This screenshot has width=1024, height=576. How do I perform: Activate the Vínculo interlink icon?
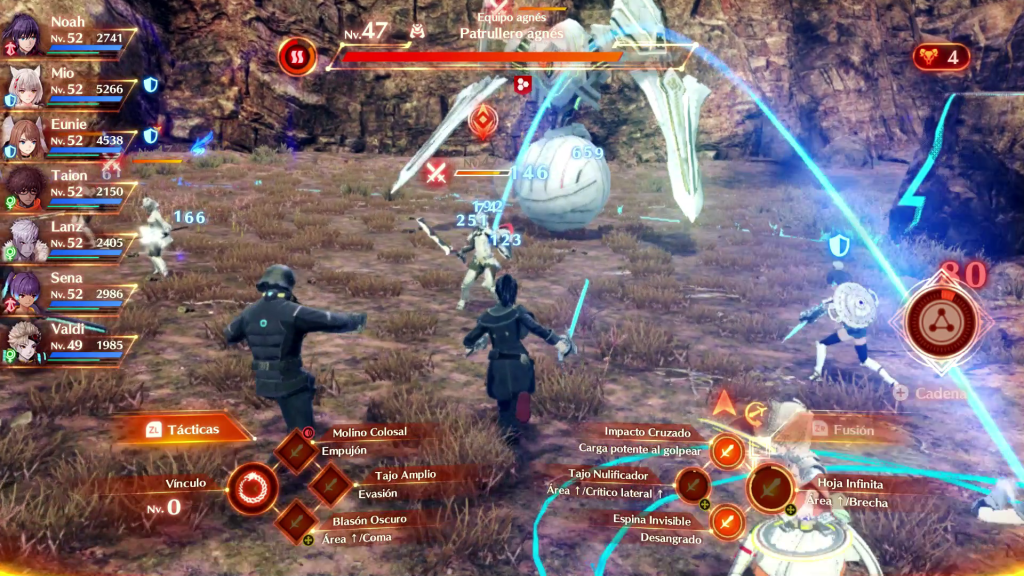pyautogui.click(x=253, y=489)
